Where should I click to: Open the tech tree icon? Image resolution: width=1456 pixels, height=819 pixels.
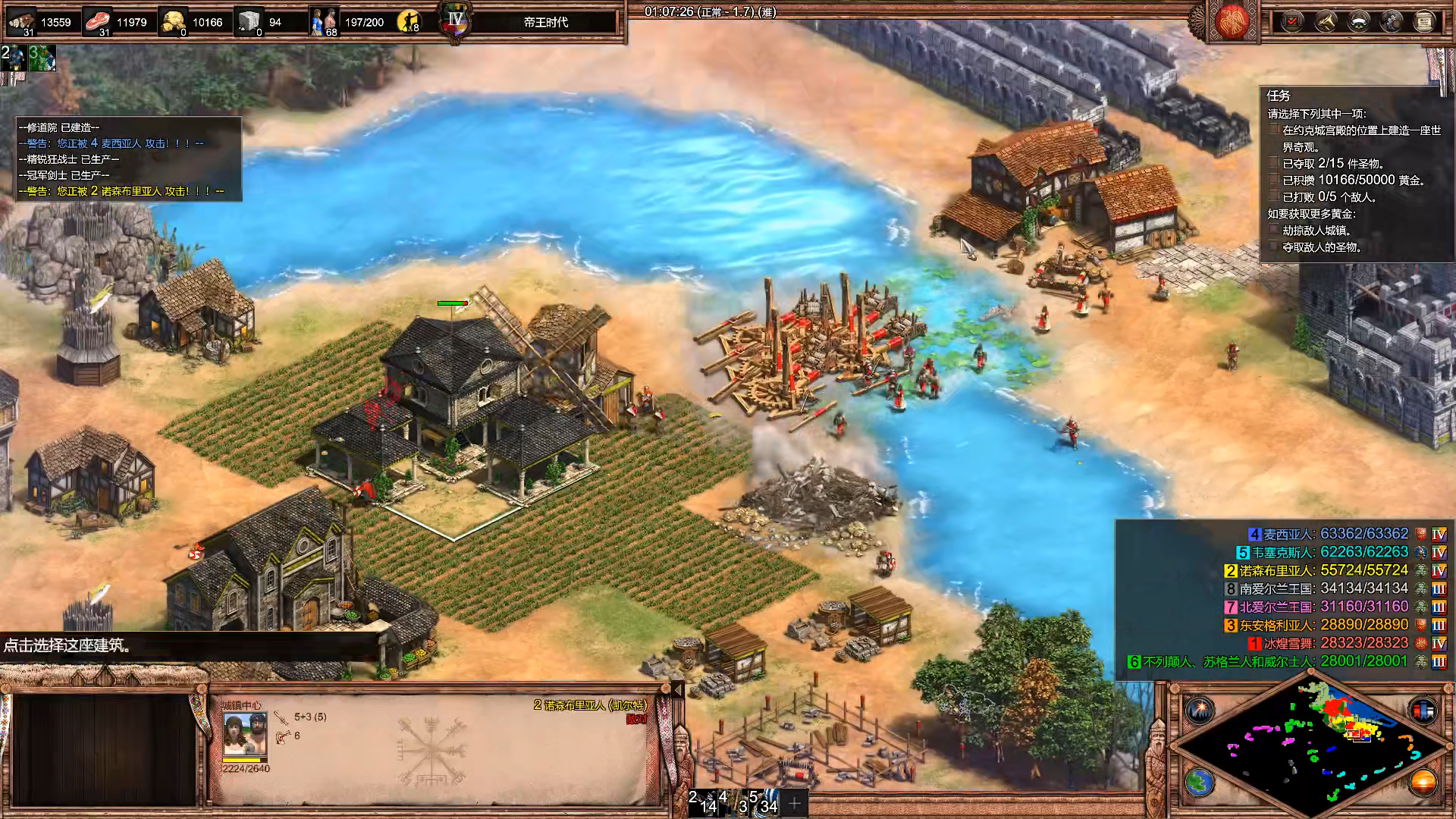pyautogui.click(x=1392, y=21)
